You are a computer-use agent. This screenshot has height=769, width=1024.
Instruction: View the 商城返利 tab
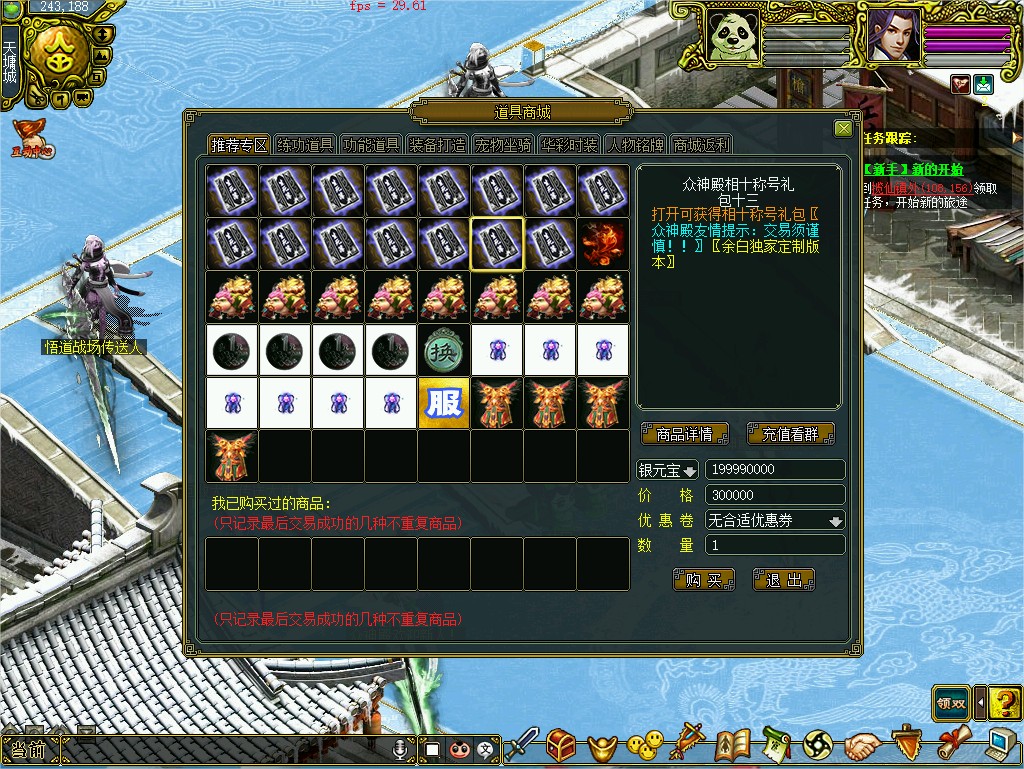[x=701, y=145]
